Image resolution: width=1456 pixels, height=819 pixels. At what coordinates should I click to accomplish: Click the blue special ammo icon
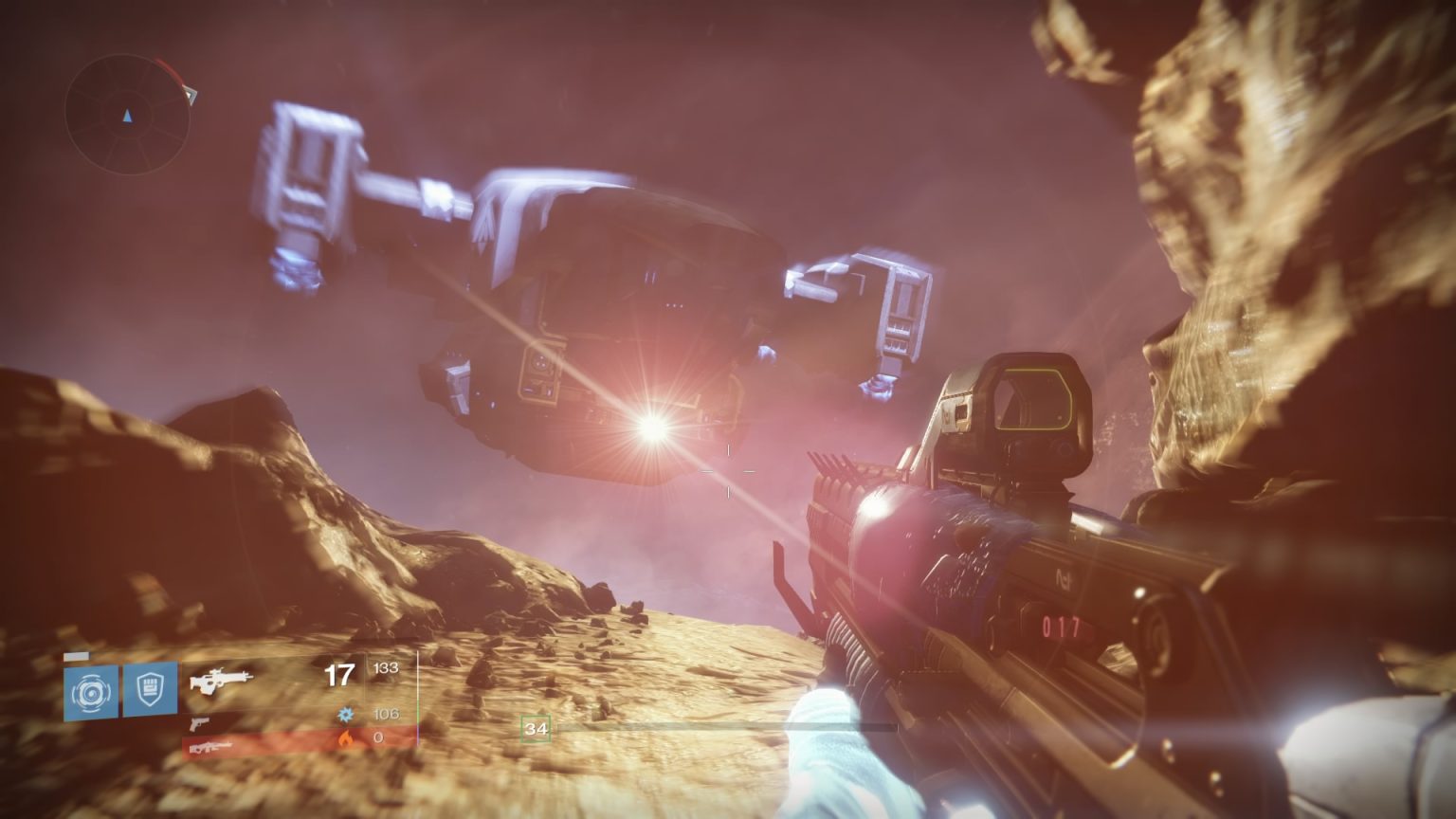click(346, 714)
